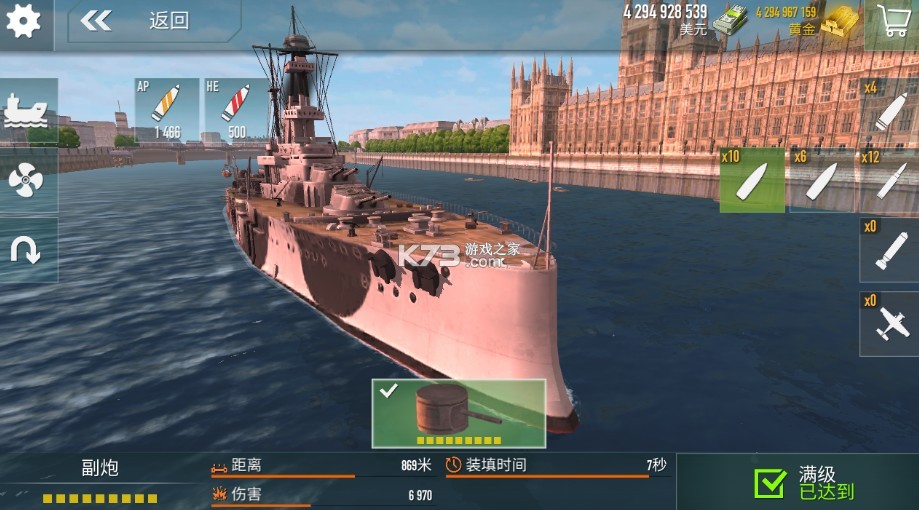Open the shopping cart store
This screenshot has width=919, height=510.
890,23
